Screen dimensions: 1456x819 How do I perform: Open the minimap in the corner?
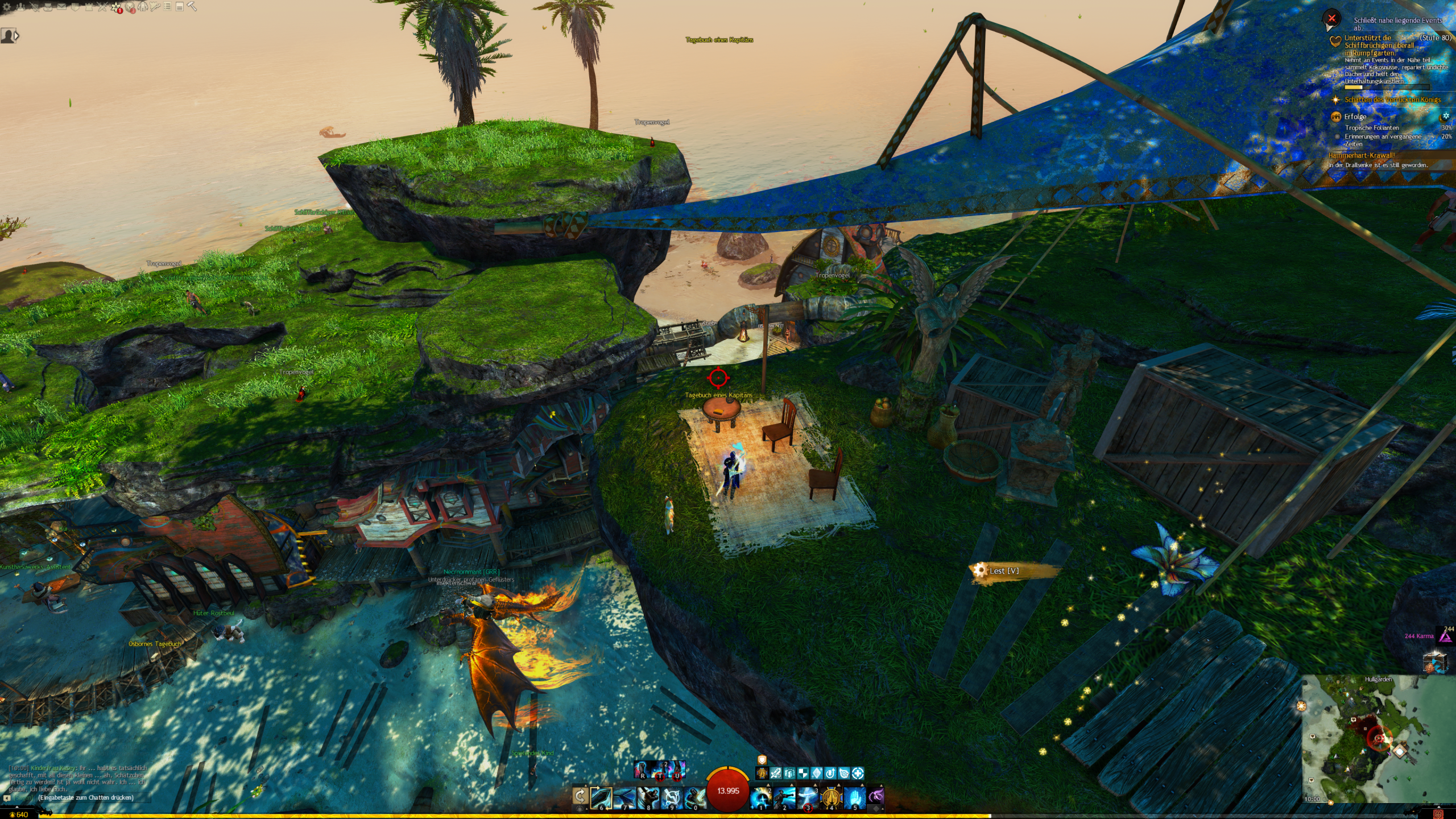pyautogui.click(x=1378, y=738)
